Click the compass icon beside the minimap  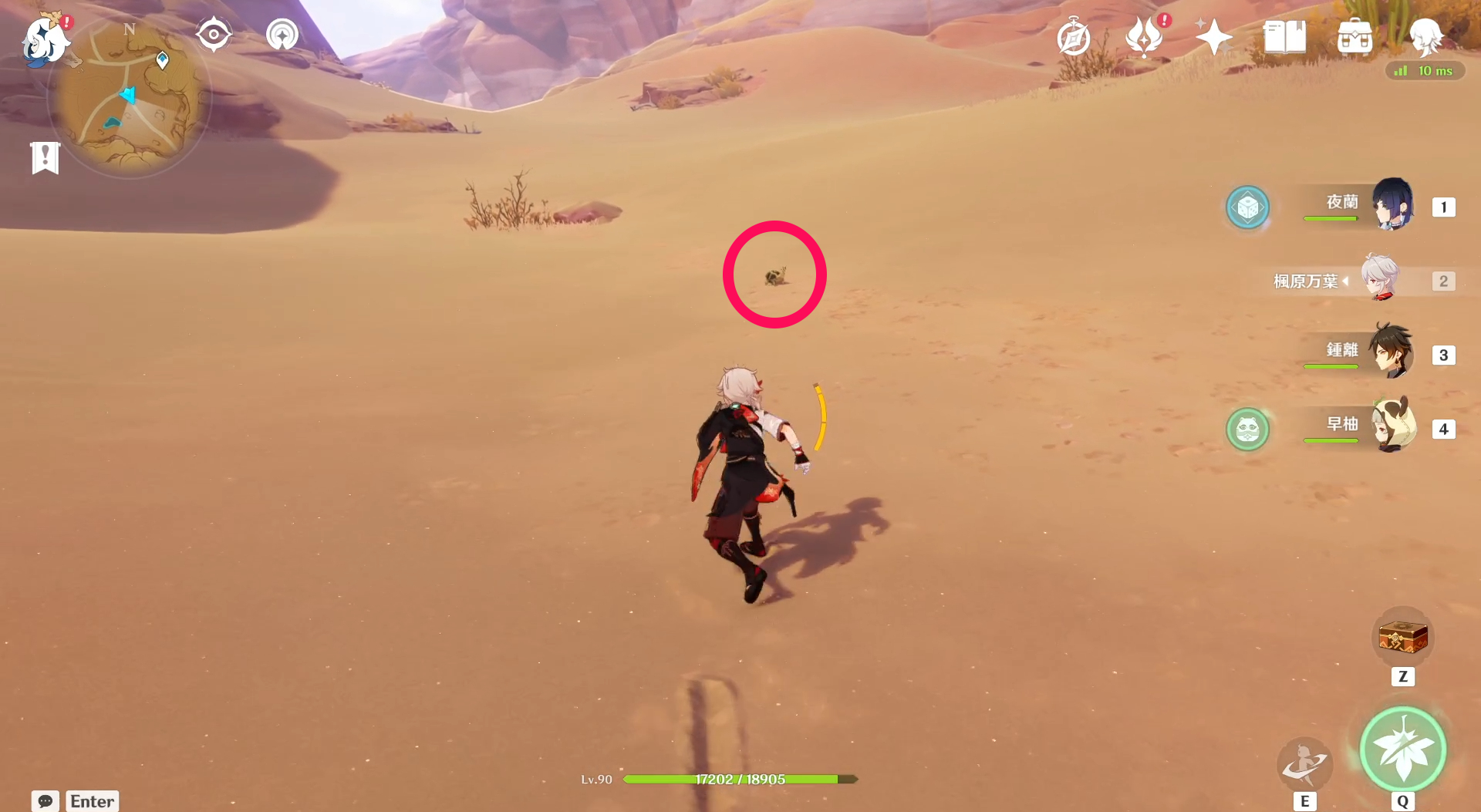point(214,33)
